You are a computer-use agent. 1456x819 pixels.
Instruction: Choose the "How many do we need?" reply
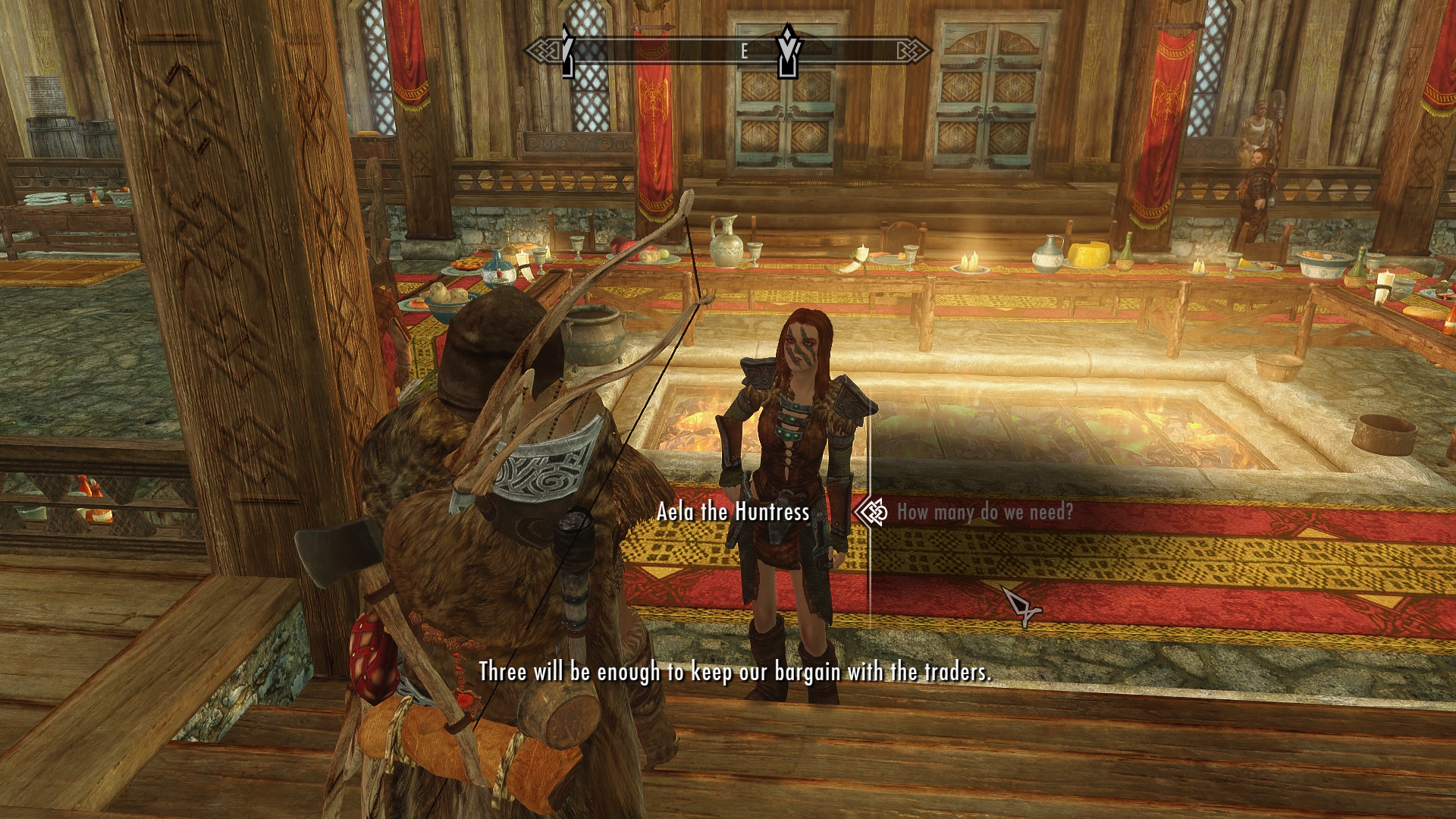984,513
